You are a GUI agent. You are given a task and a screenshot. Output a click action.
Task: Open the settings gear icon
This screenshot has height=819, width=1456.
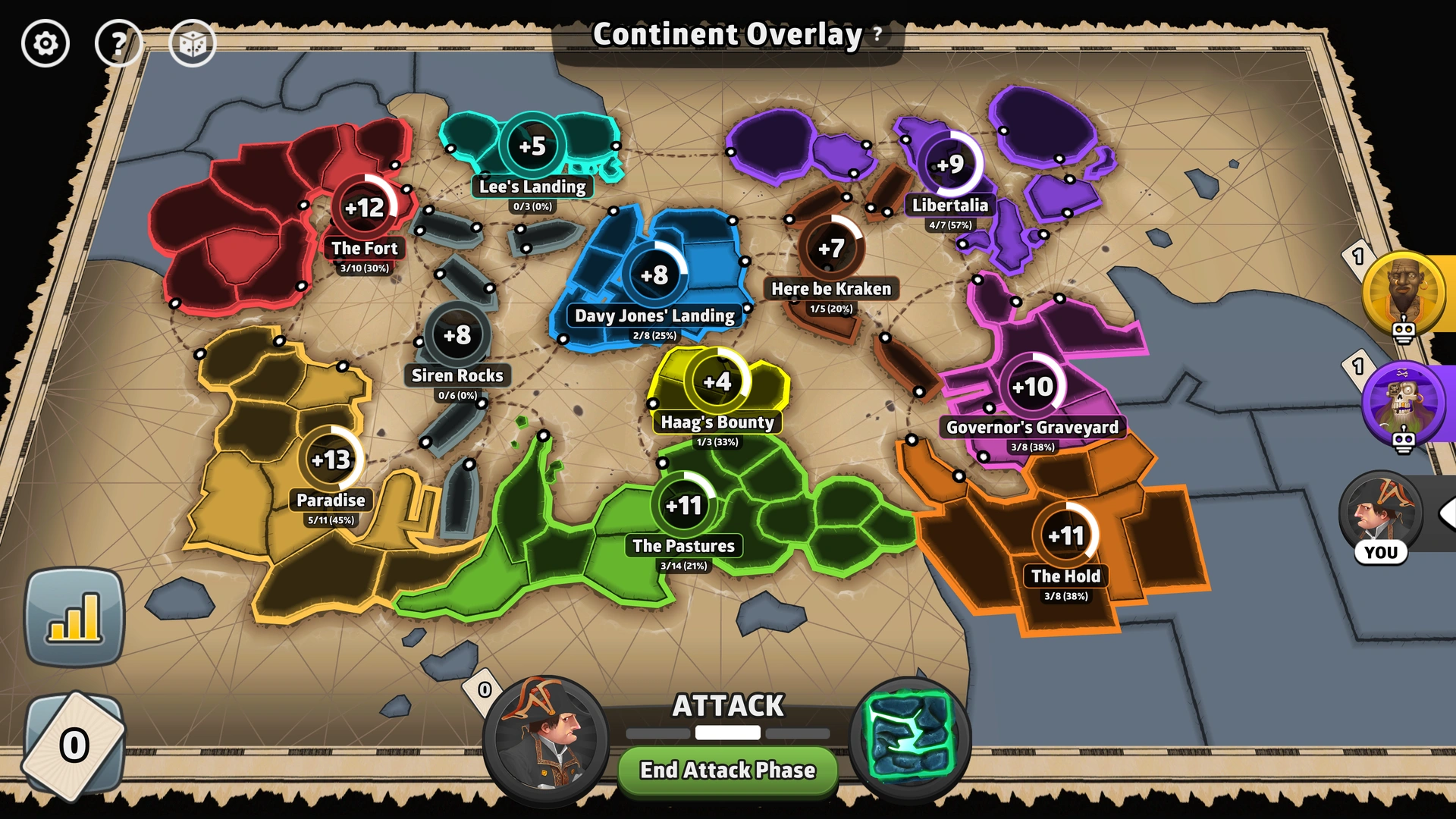pyautogui.click(x=45, y=43)
